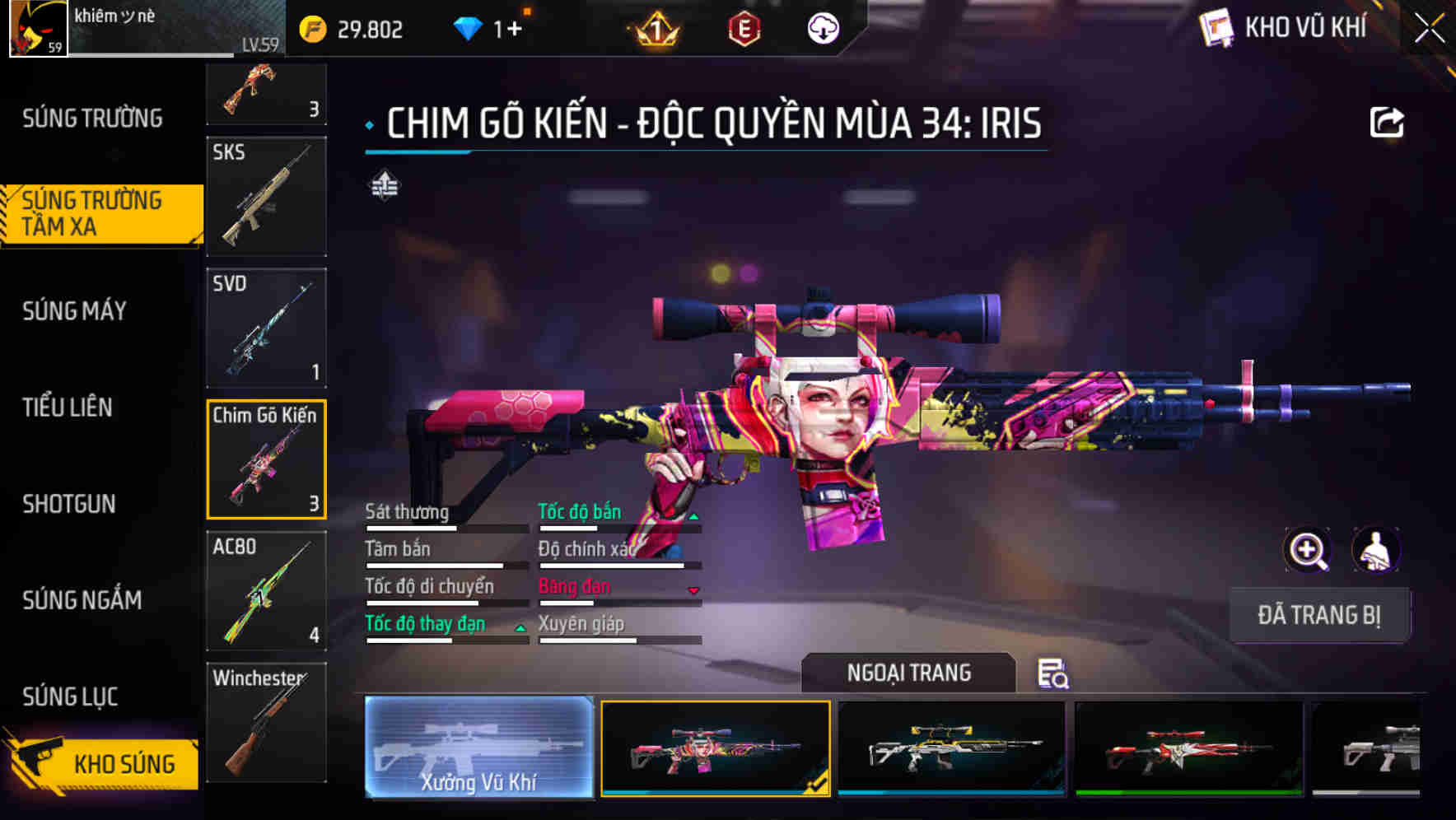
Task: Click the share weapon icon
Action: click(1388, 121)
